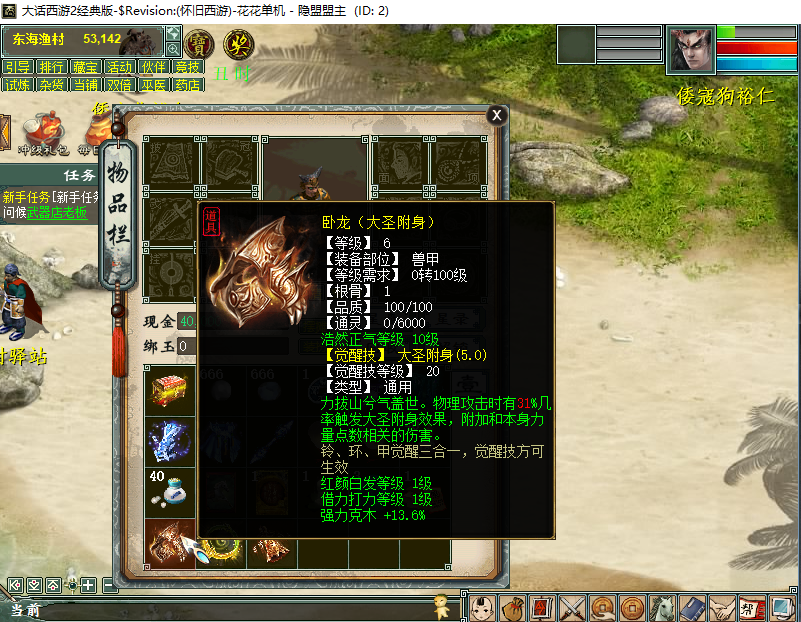Close the inventory window
This screenshot has width=801, height=622.
click(x=496, y=115)
